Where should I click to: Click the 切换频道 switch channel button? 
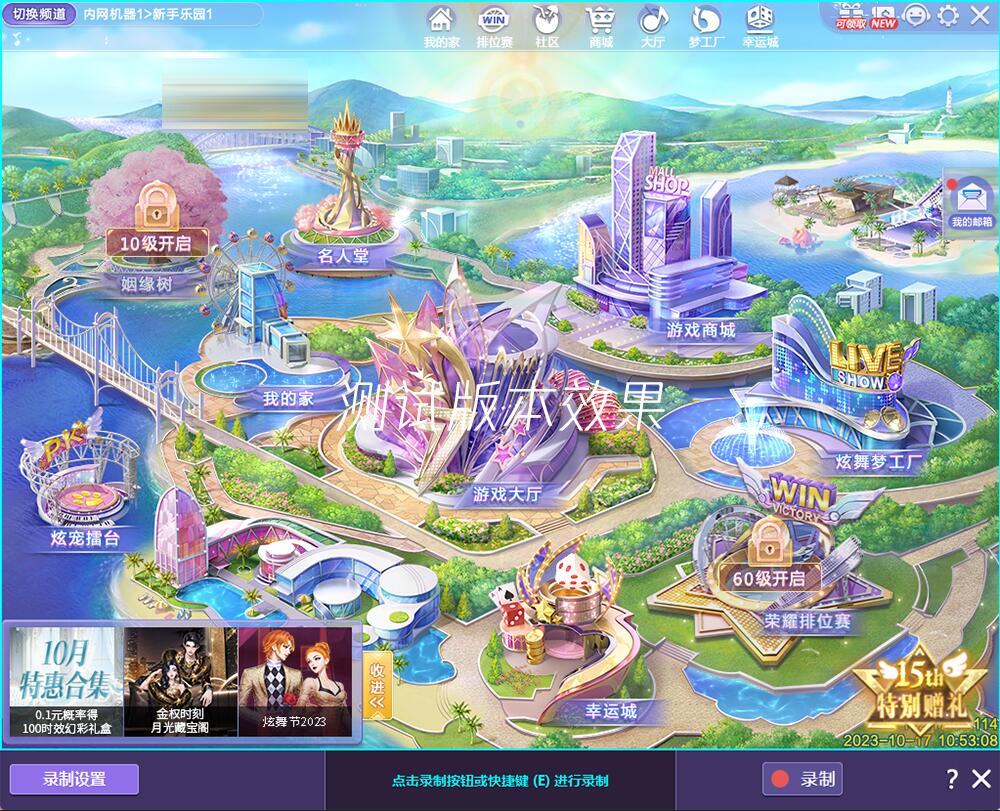pos(39,14)
